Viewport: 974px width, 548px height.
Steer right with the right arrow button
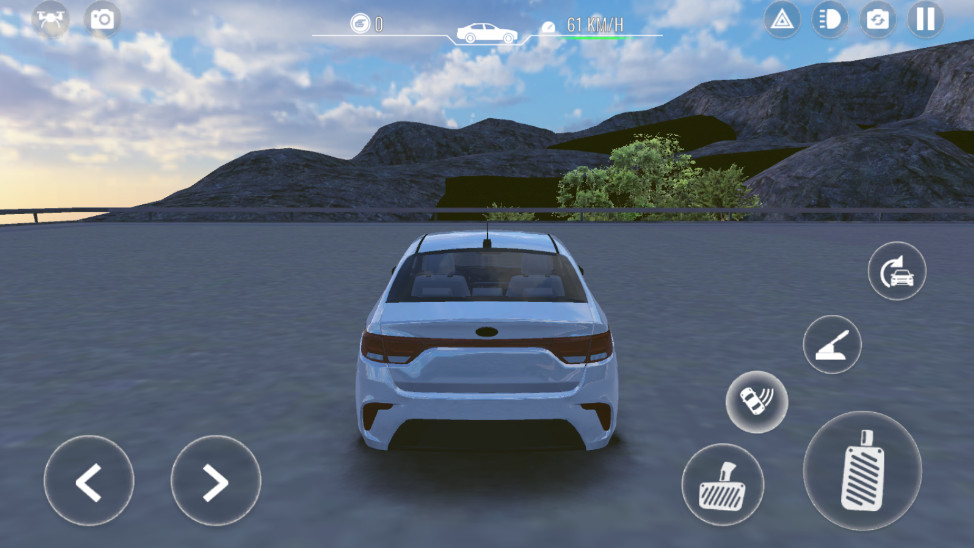(x=215, y=481)
